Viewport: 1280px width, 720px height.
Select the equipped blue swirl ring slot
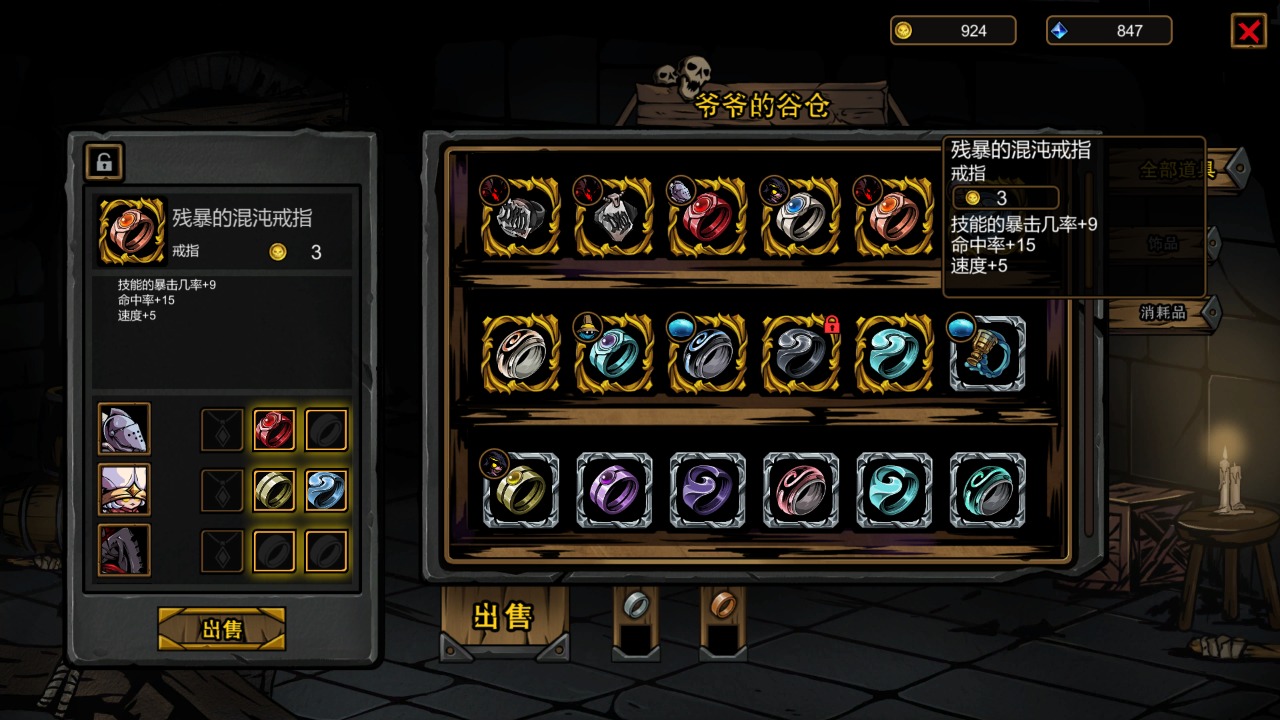[326, 491]
